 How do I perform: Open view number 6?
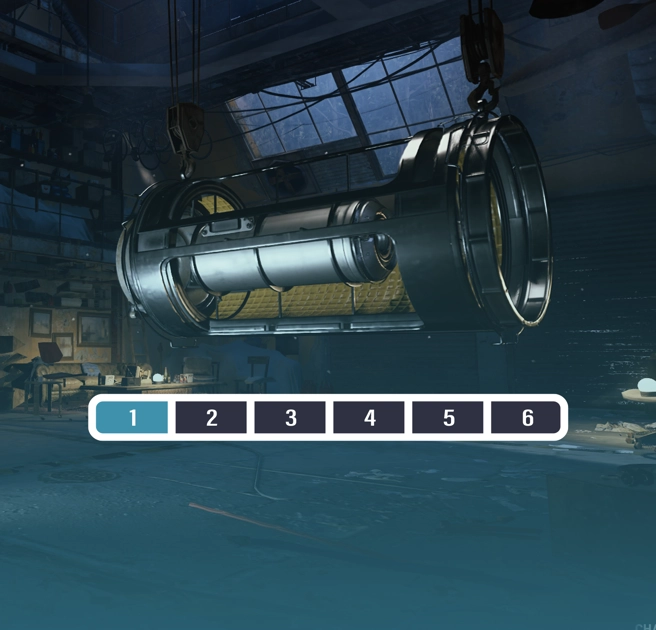coord(527,417)
